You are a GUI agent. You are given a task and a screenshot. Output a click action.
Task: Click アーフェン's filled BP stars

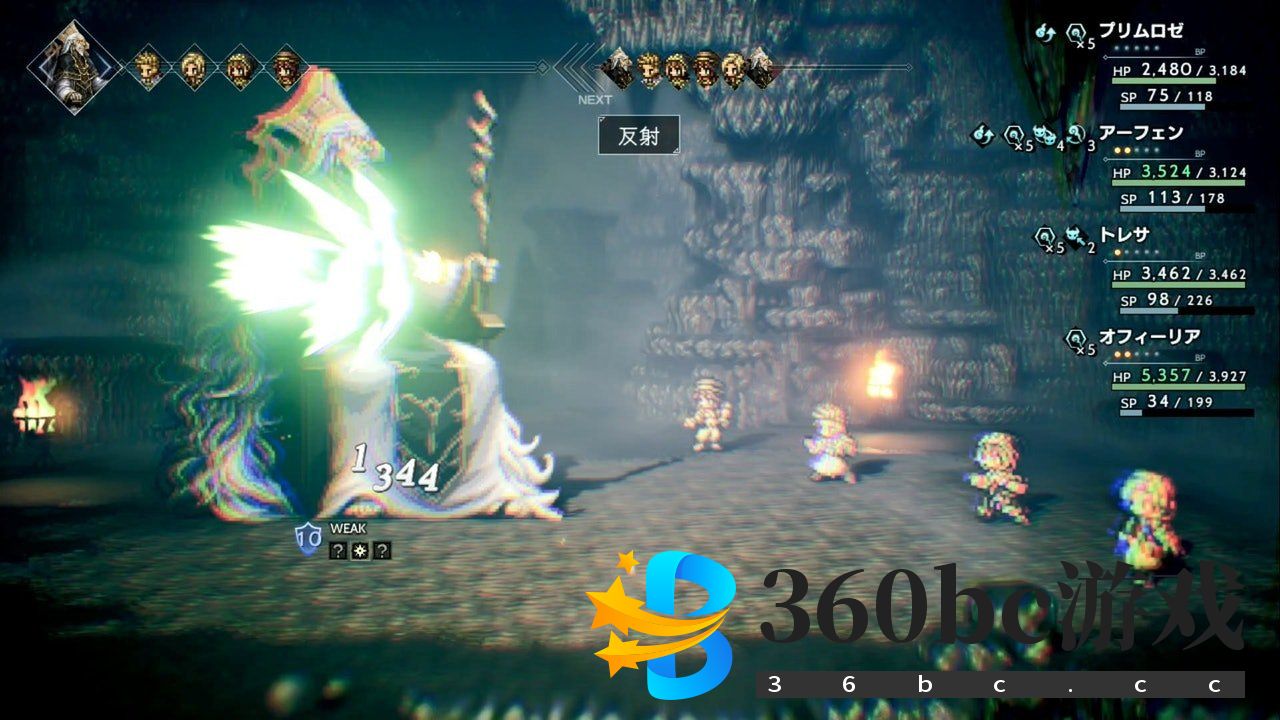click(1120, 150)
